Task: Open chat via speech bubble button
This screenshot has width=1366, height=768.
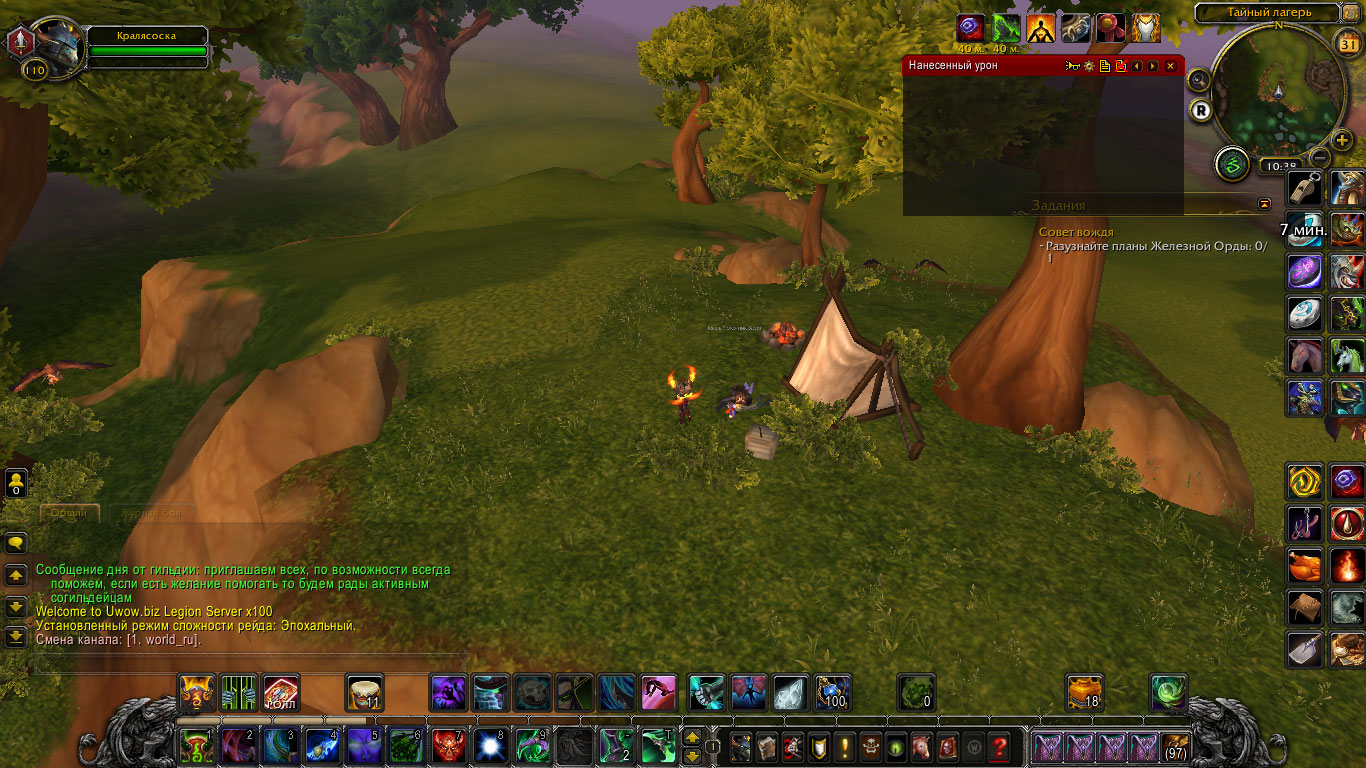Action: (x=16, y=543)
